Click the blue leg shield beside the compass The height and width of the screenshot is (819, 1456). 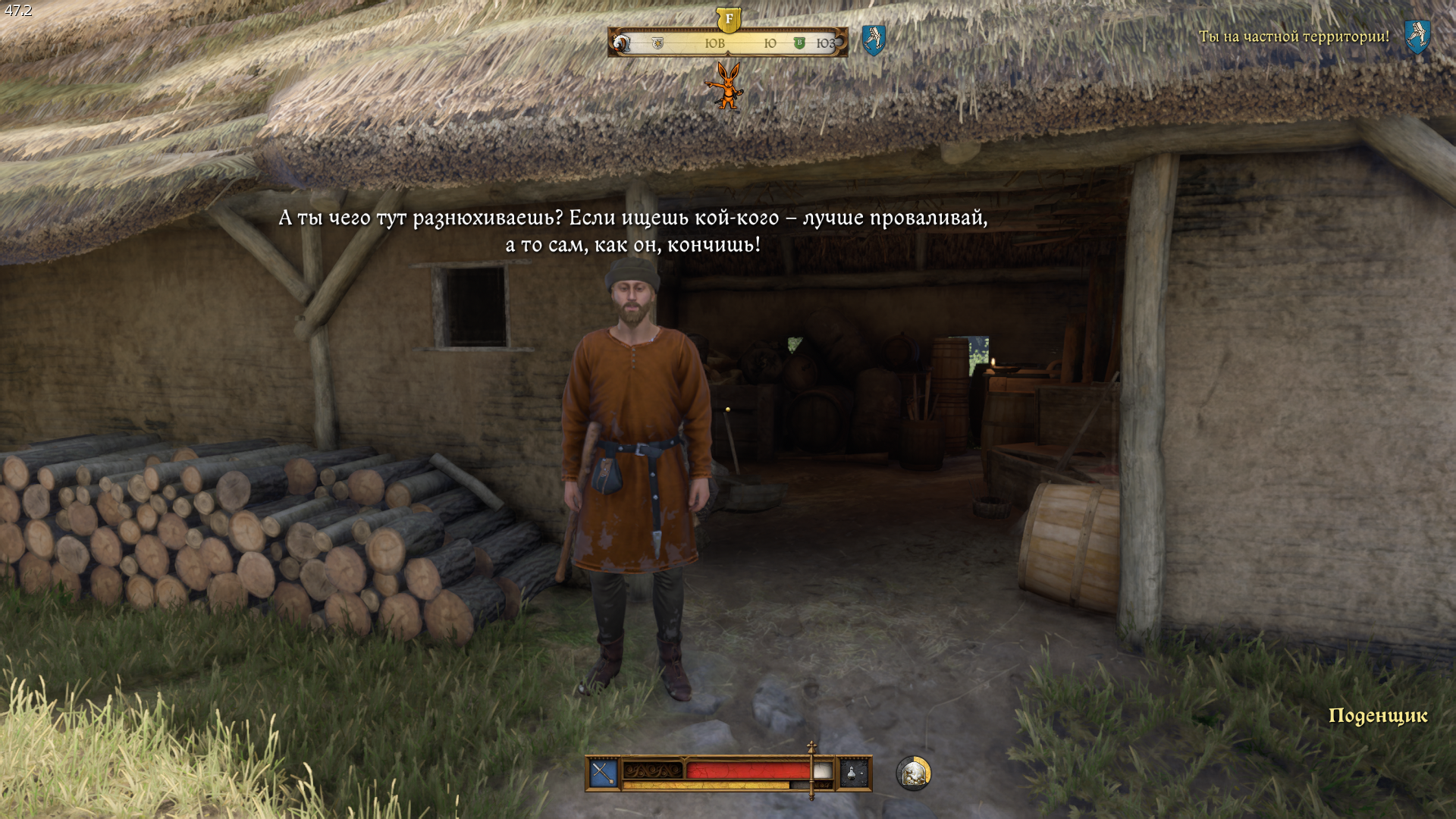(874, 39)
